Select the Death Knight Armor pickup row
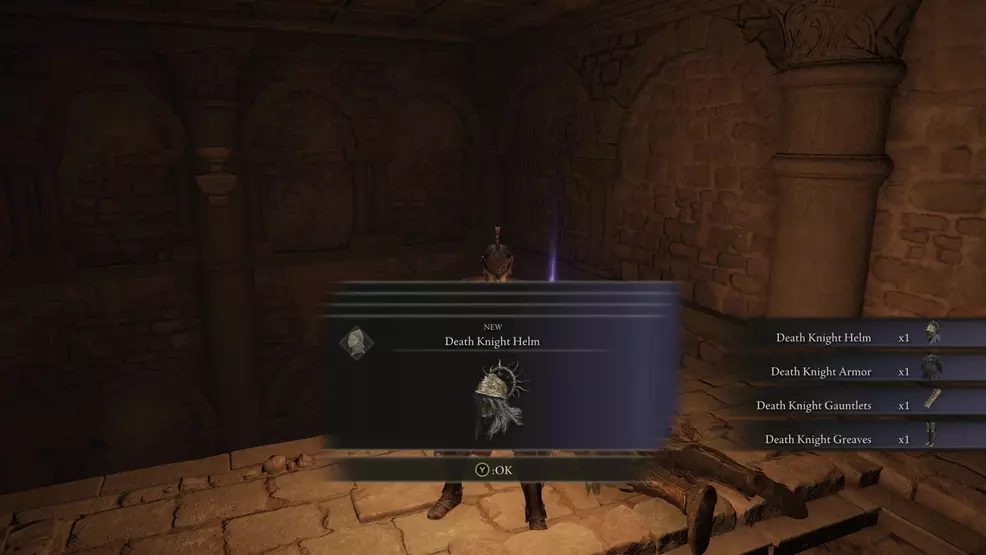The height and width of the screenshot is (555, 986). [858, 372]
